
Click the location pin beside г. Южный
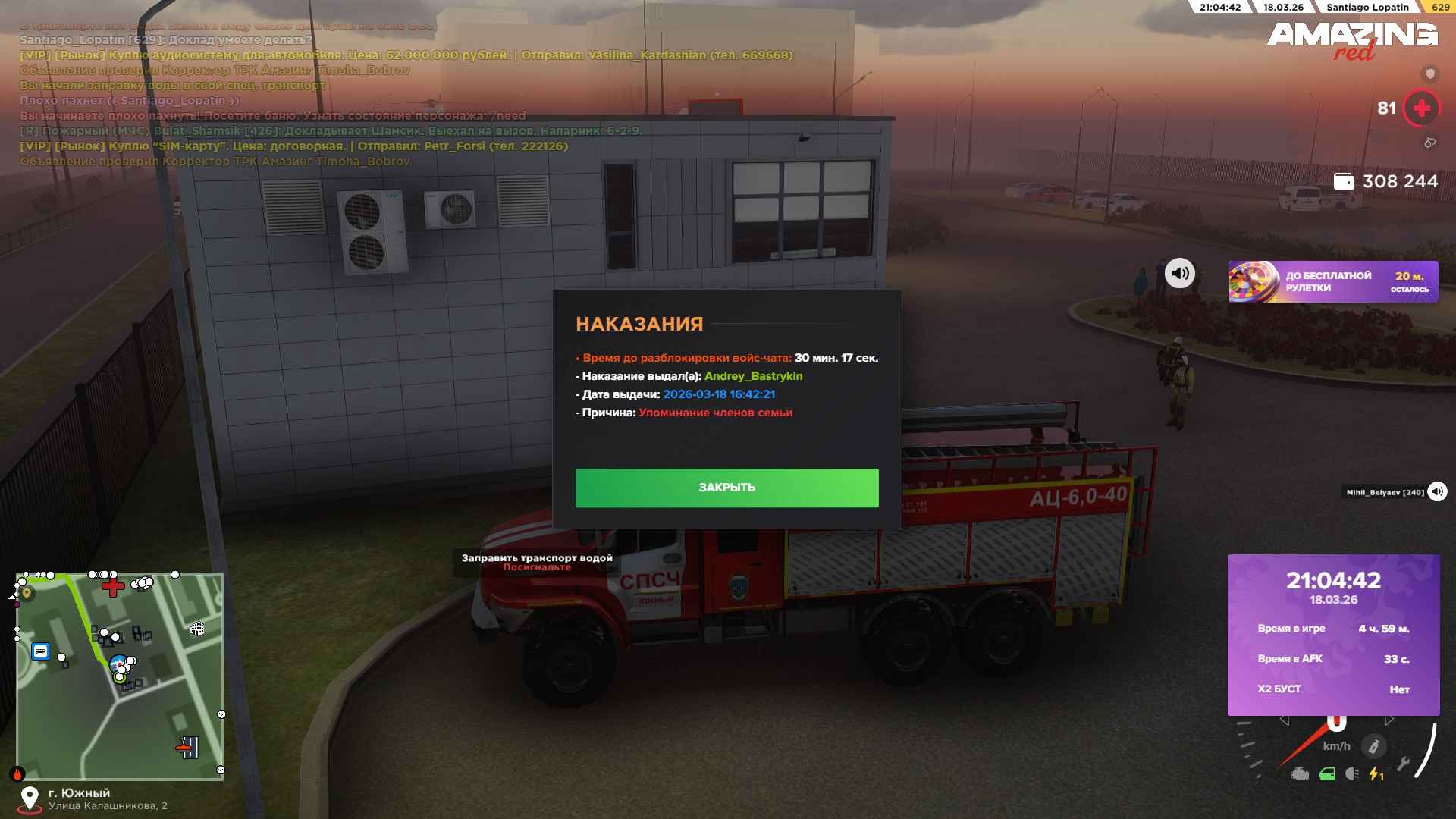30,799
